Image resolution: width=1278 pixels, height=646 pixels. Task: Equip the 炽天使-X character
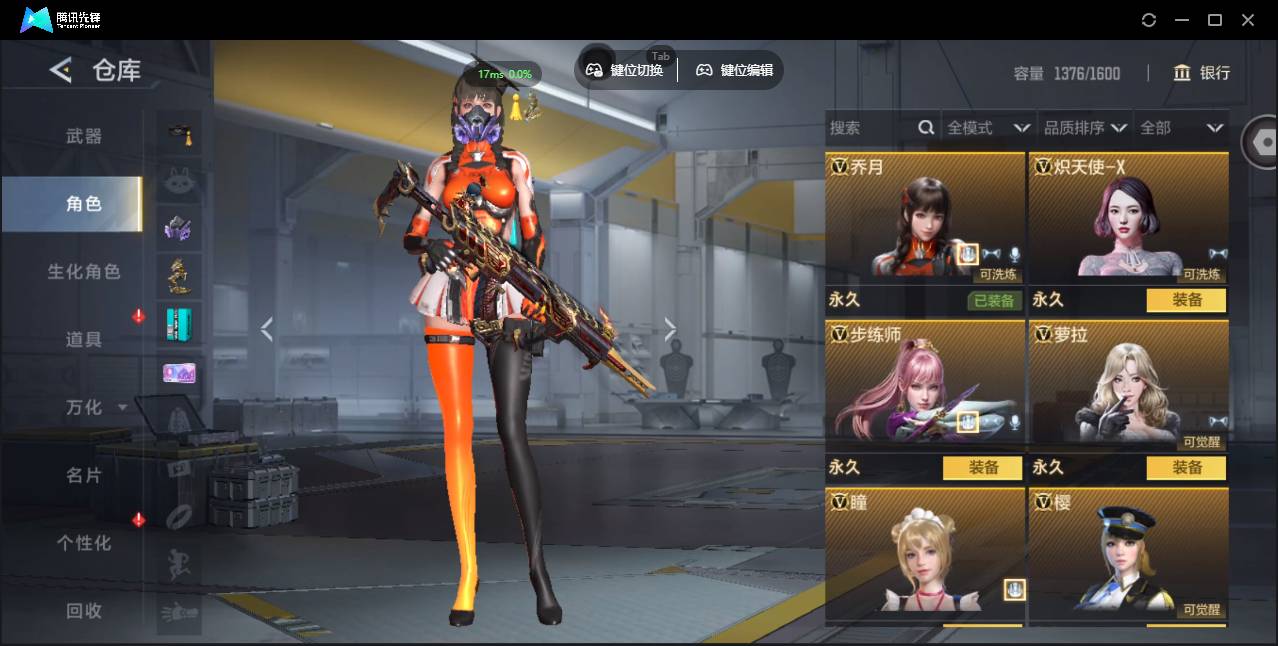click(1186, 300)
